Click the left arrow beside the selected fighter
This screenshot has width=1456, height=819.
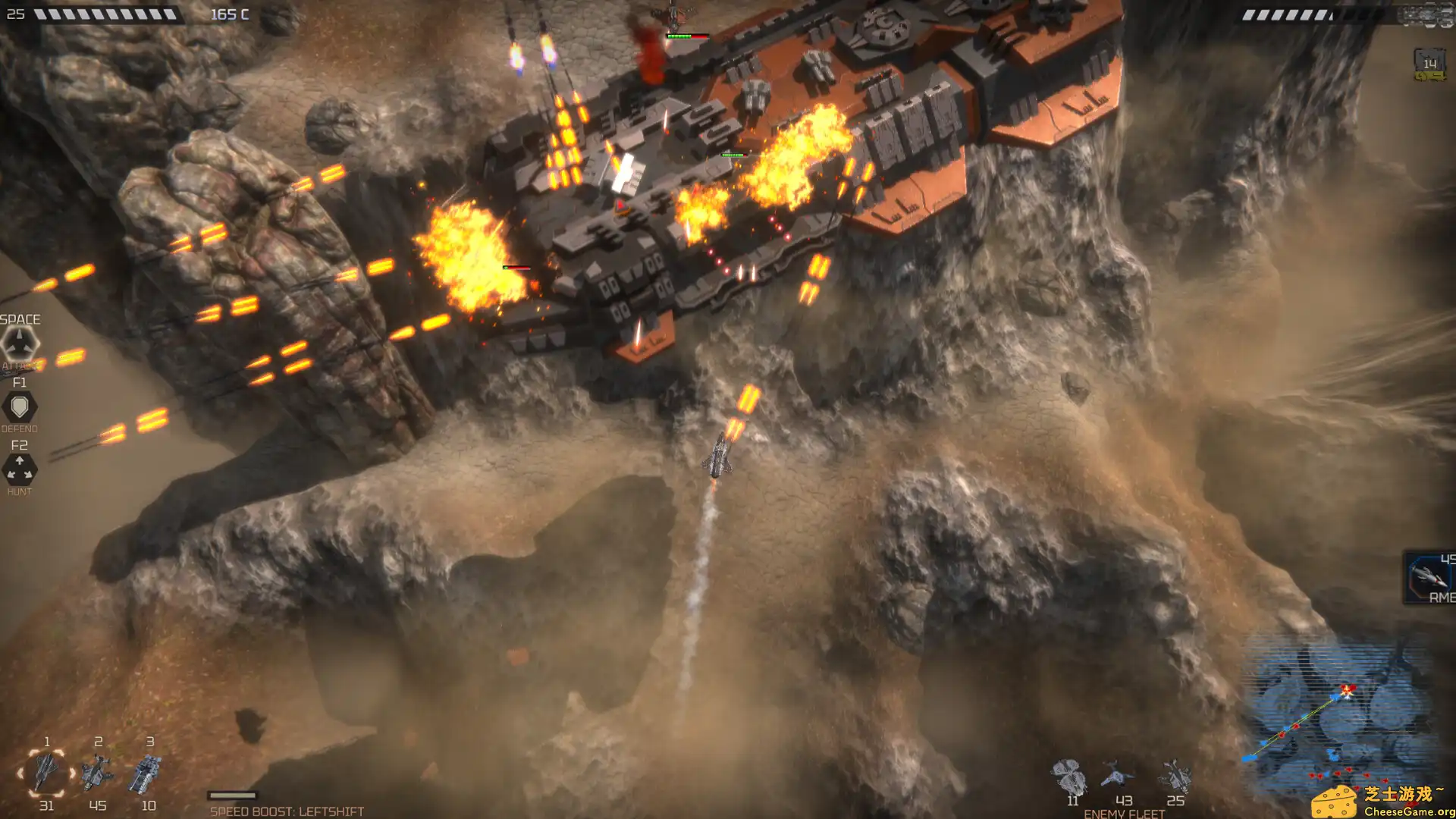point(20,773)
